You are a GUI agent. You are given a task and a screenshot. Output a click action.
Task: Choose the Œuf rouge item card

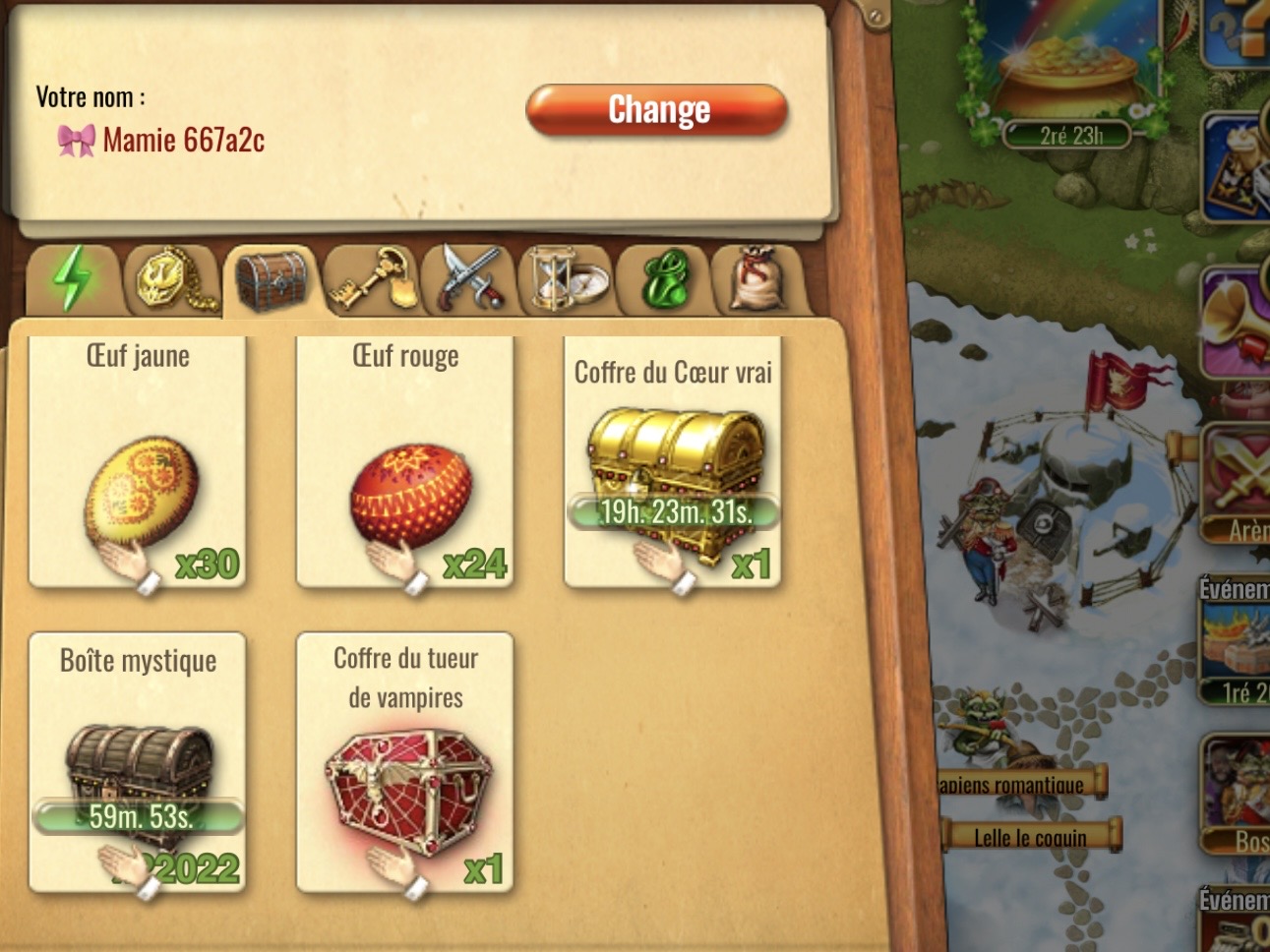405,460
